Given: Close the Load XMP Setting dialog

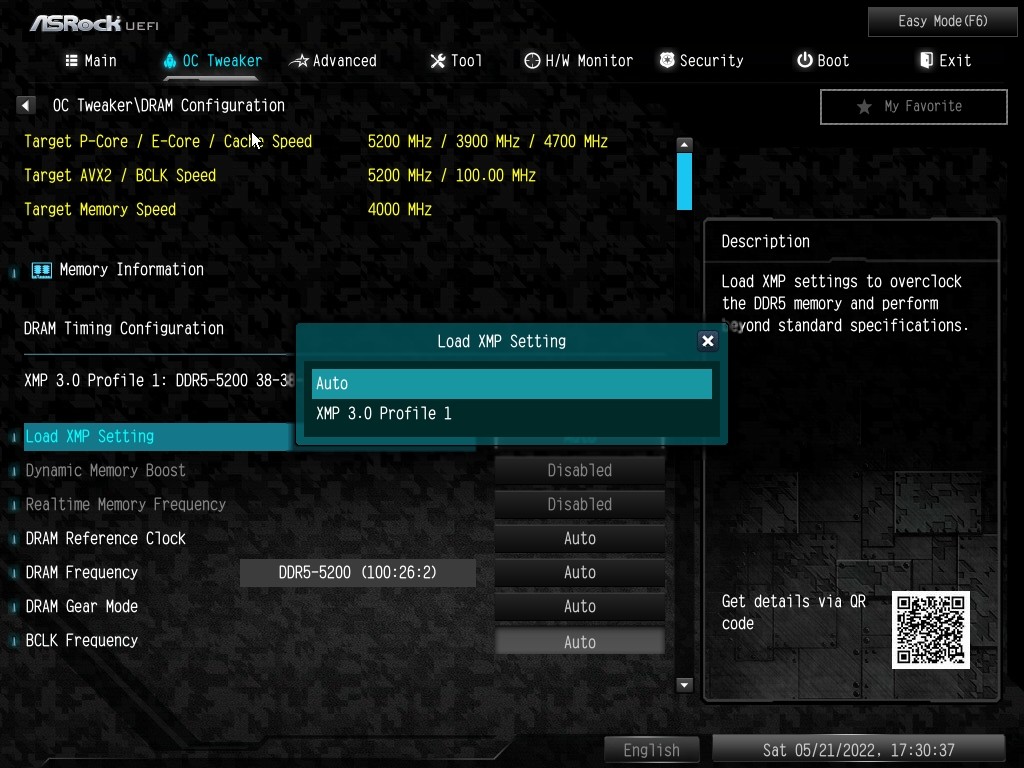Looking at the screenshot, I should [x=708, y=341].
